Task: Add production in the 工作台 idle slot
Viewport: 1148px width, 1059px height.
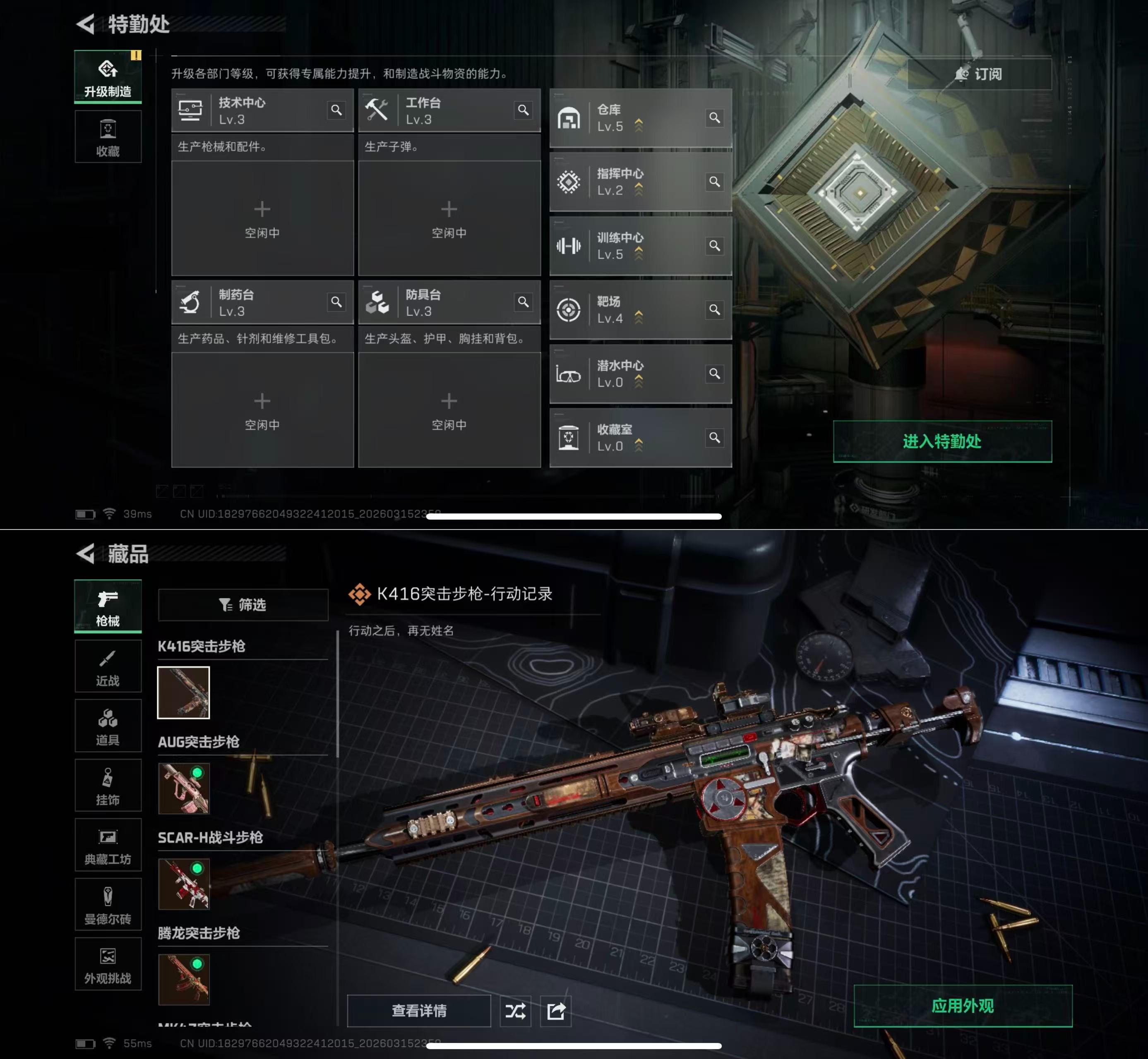Action: click(x=449, y=218)
